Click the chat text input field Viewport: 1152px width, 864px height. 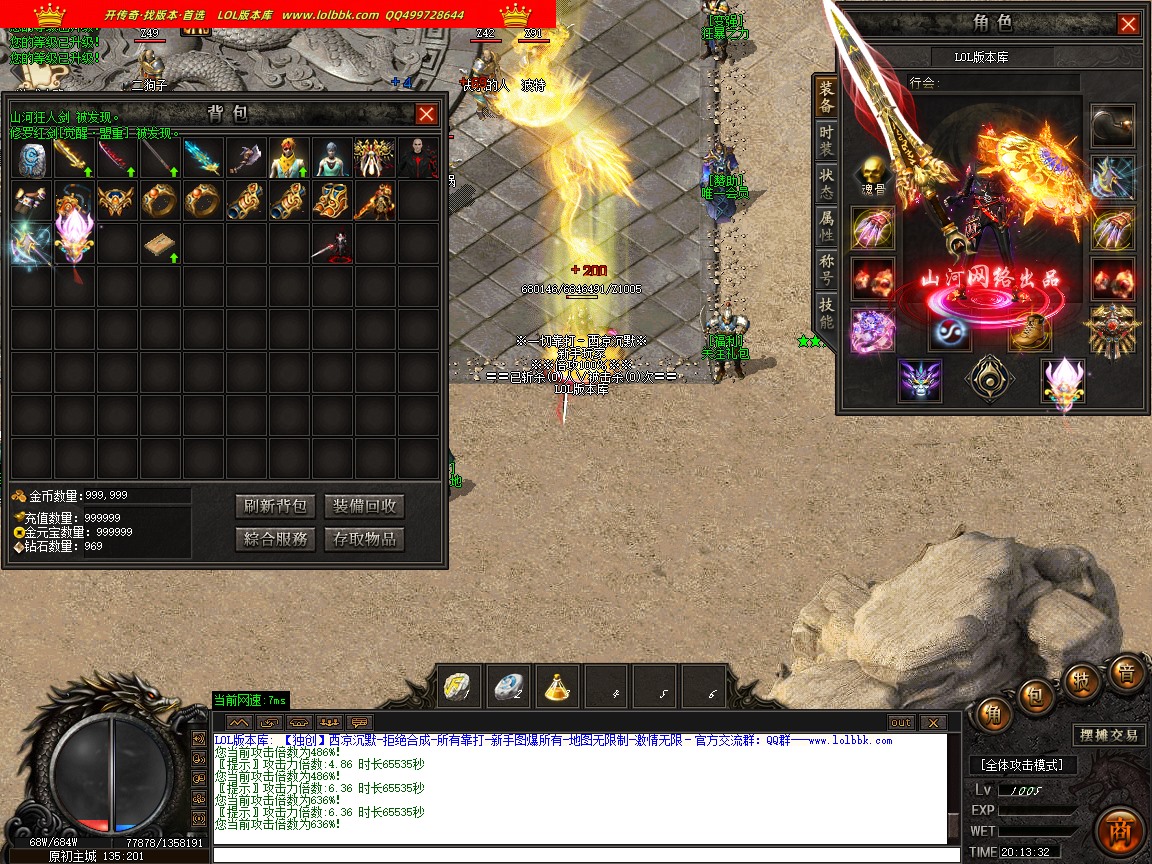point(580,855)
